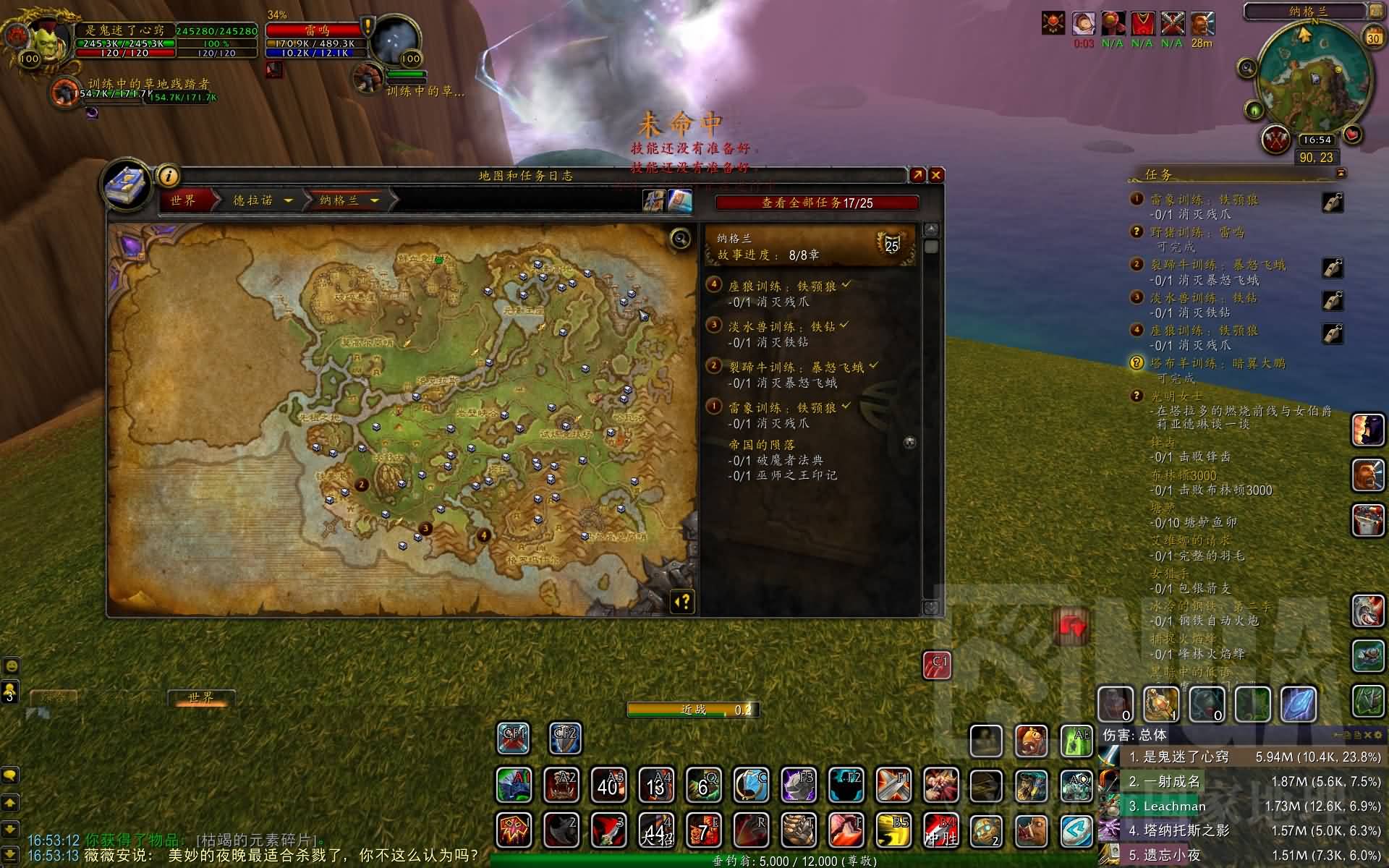This screenshot has width=1389, height=868.
Task: Click 查看全部任务 view all quests button
Action: coord(816,203)
